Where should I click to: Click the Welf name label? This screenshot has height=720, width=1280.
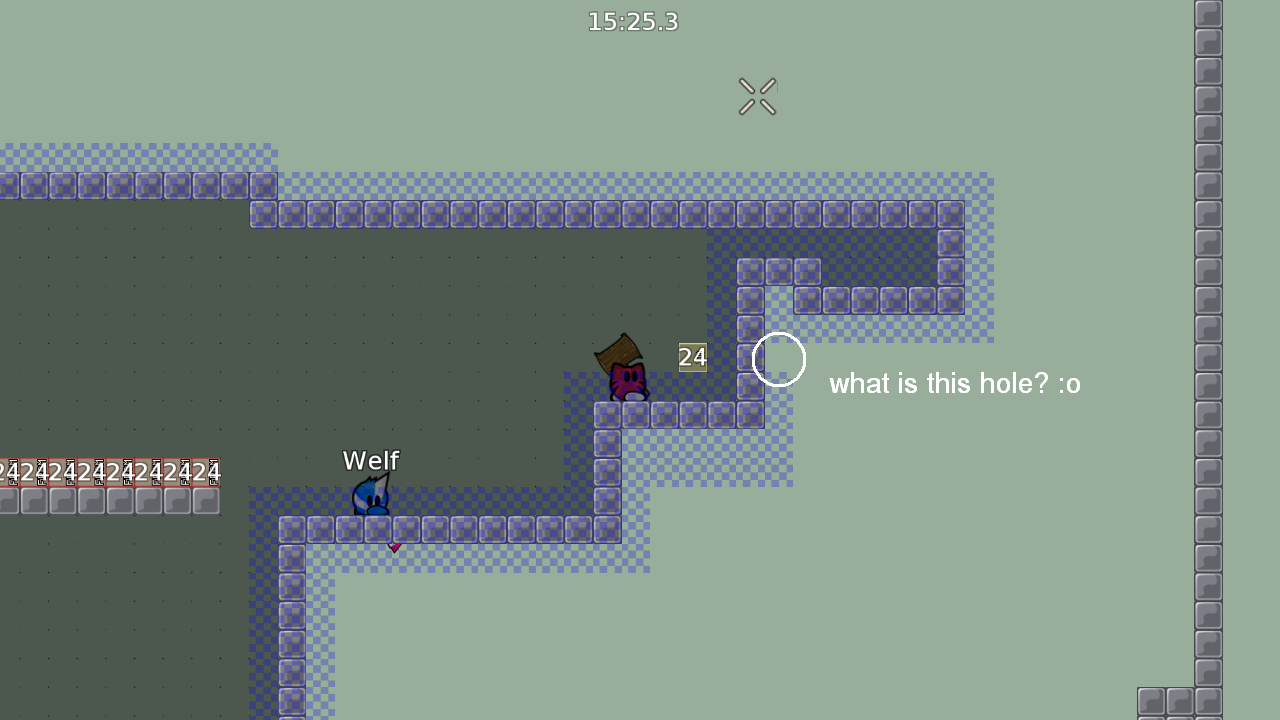point(370,460)
